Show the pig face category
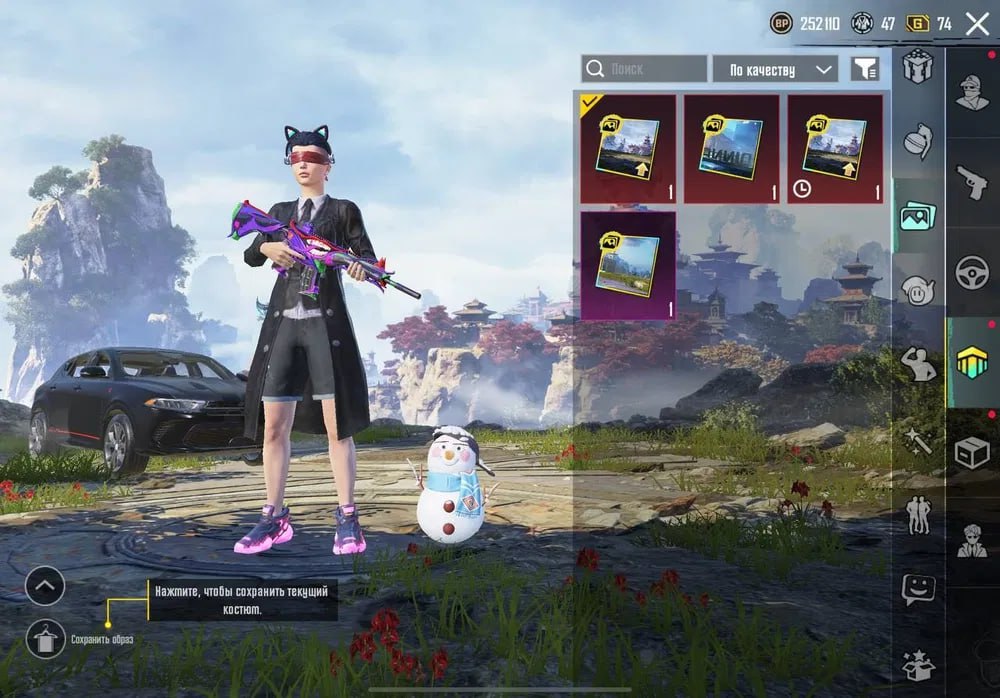 (x=917, y=290)
